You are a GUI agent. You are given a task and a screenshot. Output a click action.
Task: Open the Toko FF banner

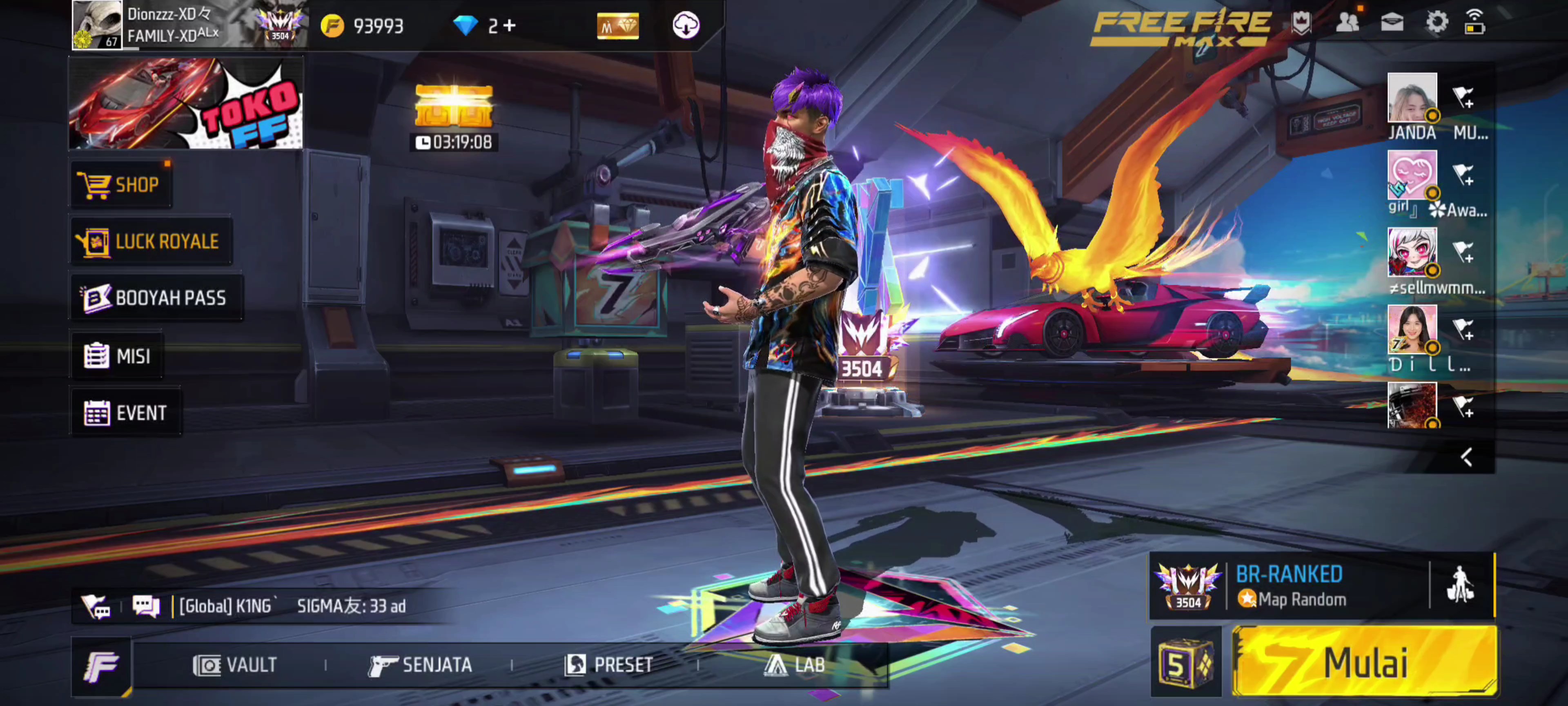(x=186, y=103)
